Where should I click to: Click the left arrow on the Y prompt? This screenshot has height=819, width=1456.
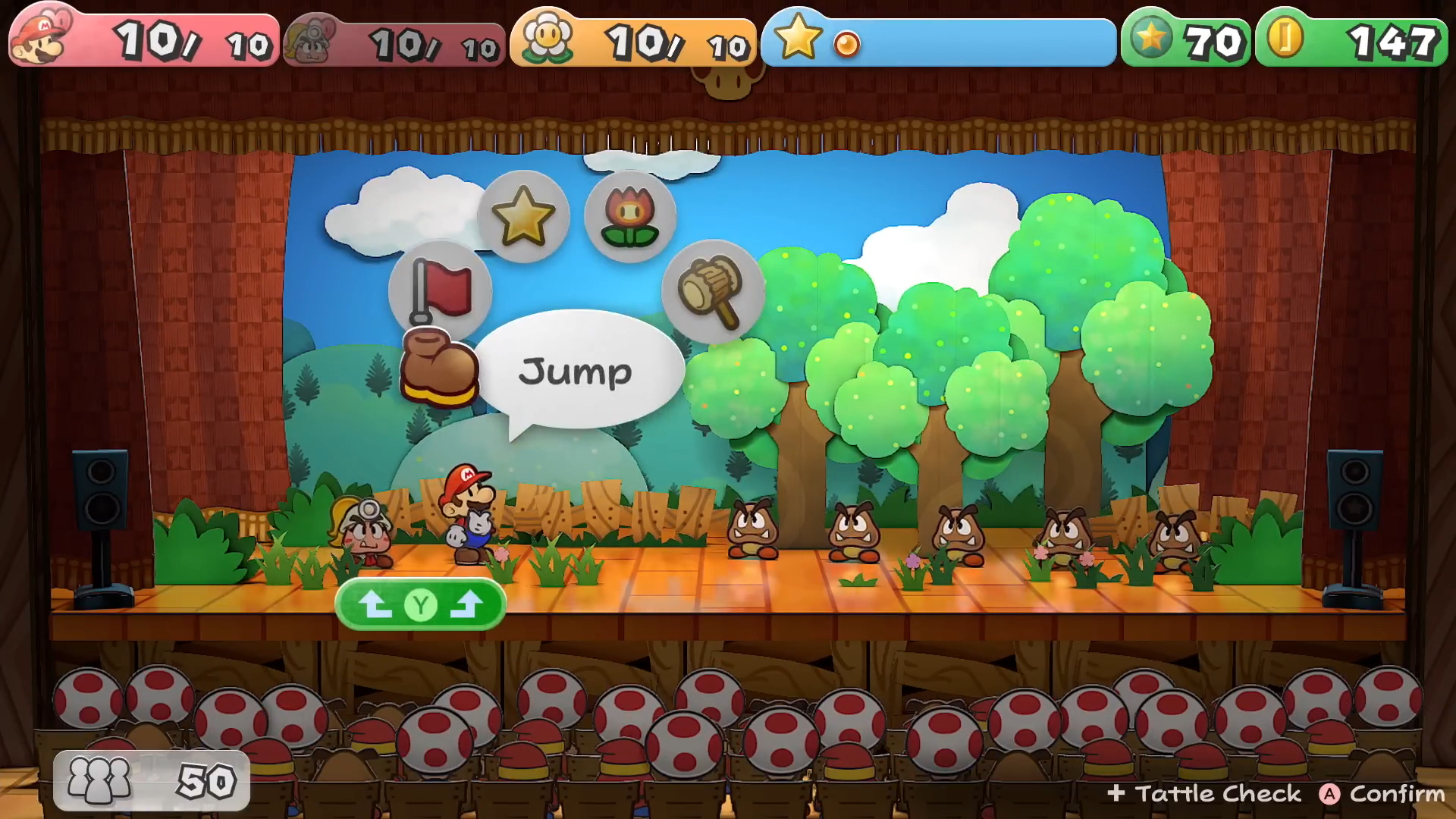tap(375, 602)
